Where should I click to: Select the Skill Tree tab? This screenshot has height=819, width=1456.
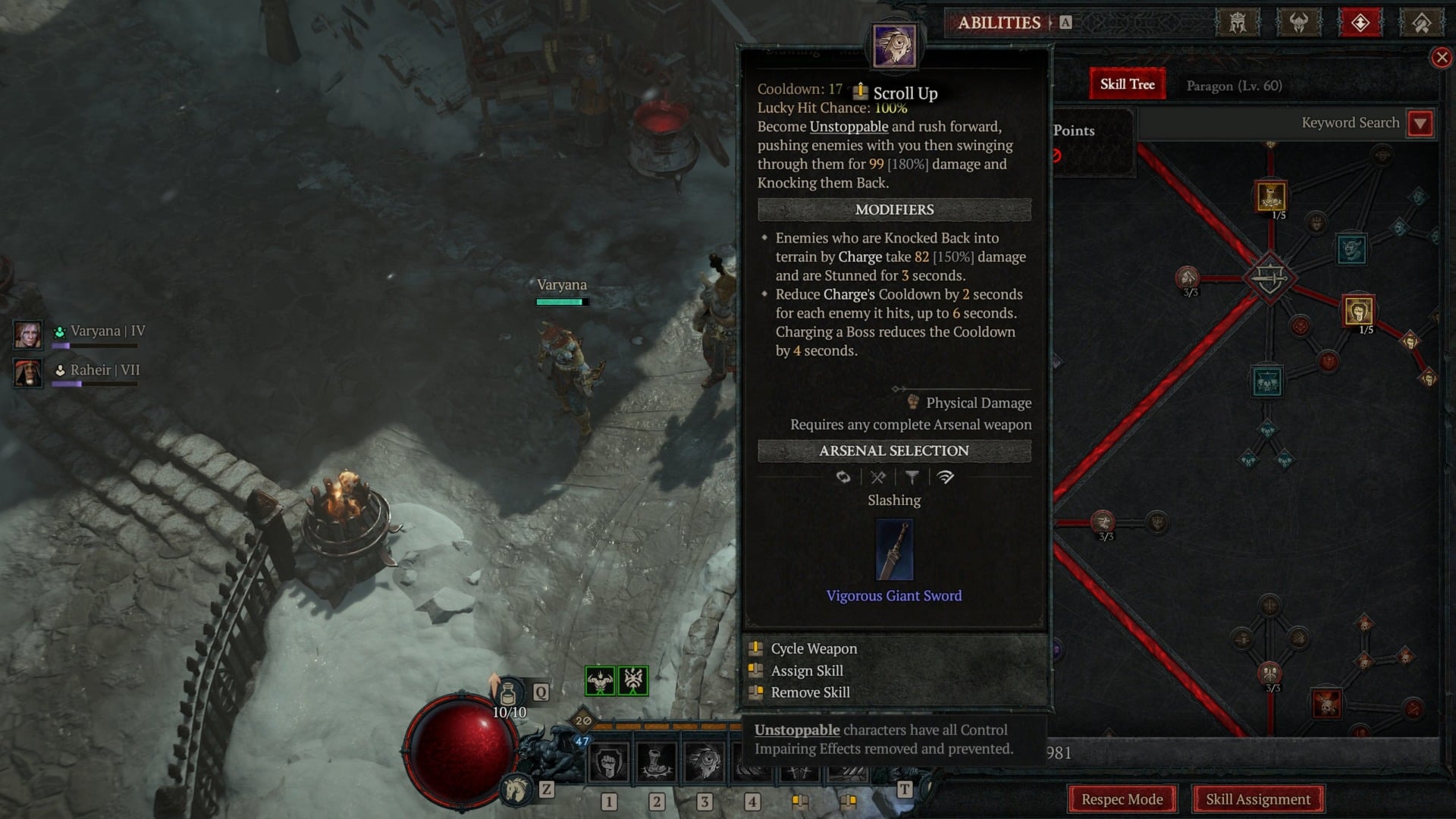[x=1126, y=84]
